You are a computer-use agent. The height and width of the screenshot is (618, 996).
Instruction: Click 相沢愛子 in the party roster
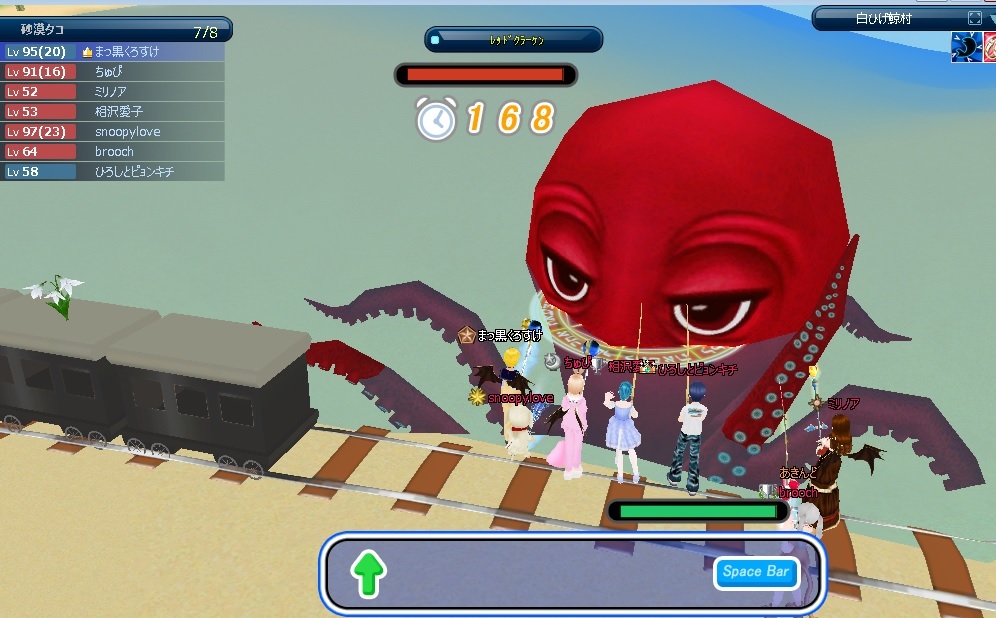point(118,111)
